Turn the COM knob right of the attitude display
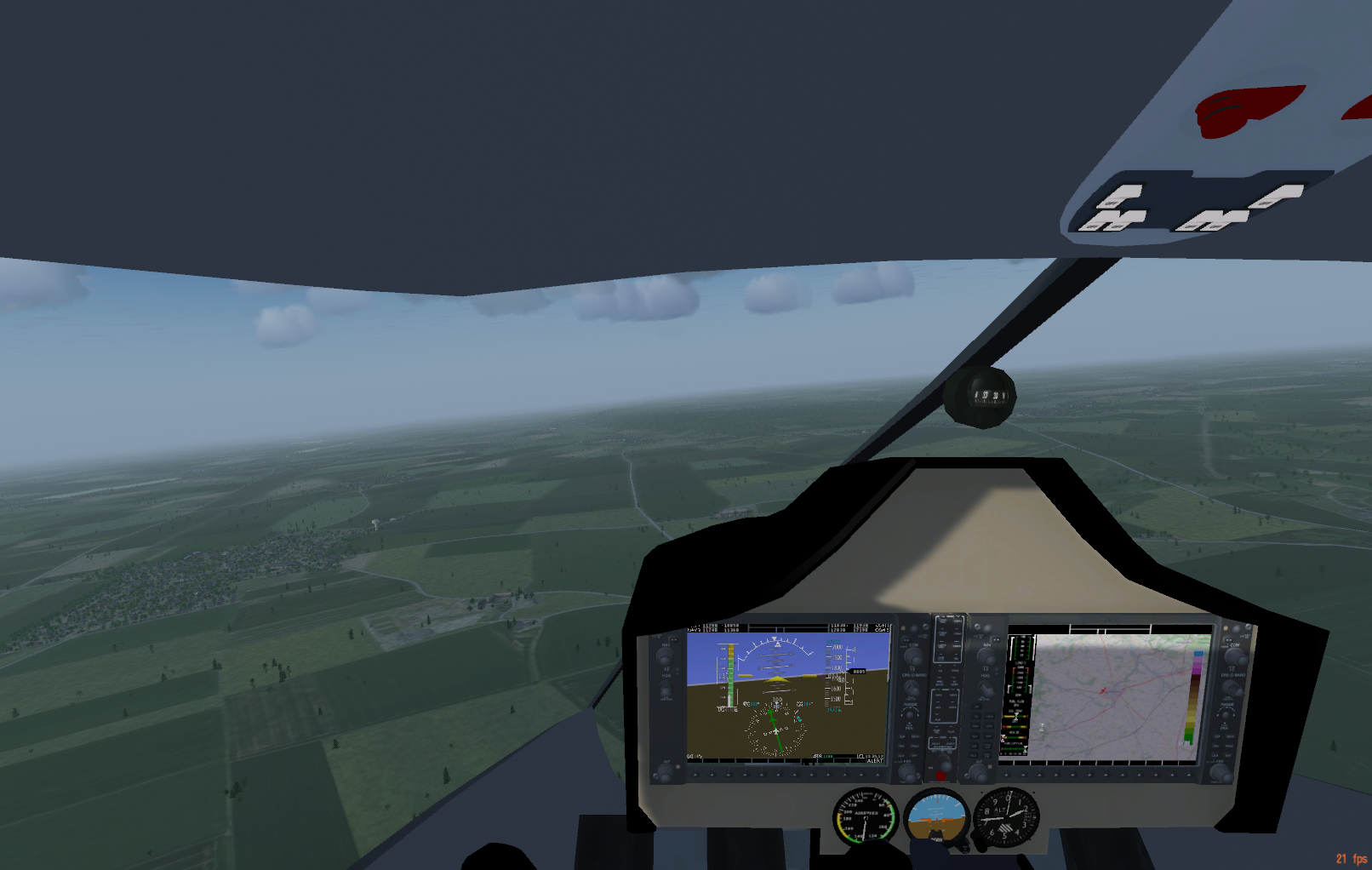The width and height of the screenshot is (1372, 870). (x=913, y=657)
